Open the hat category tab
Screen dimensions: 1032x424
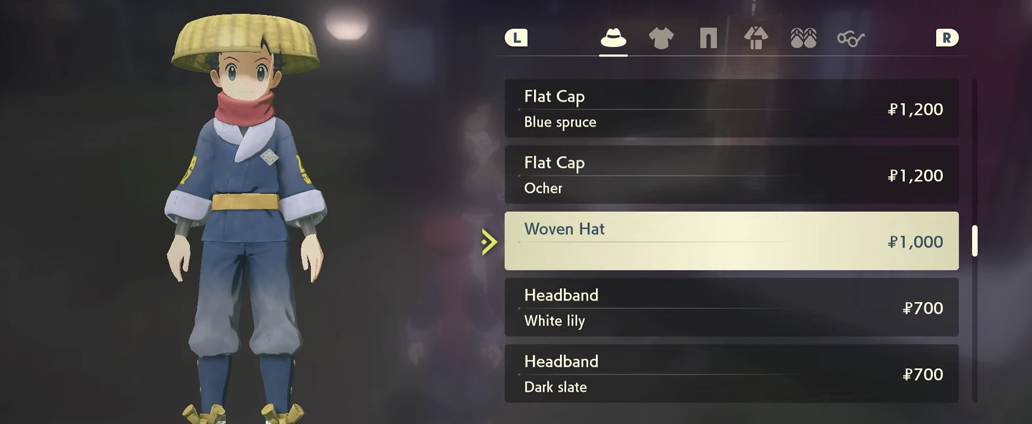pyautogui.click(x=613, y=38)
